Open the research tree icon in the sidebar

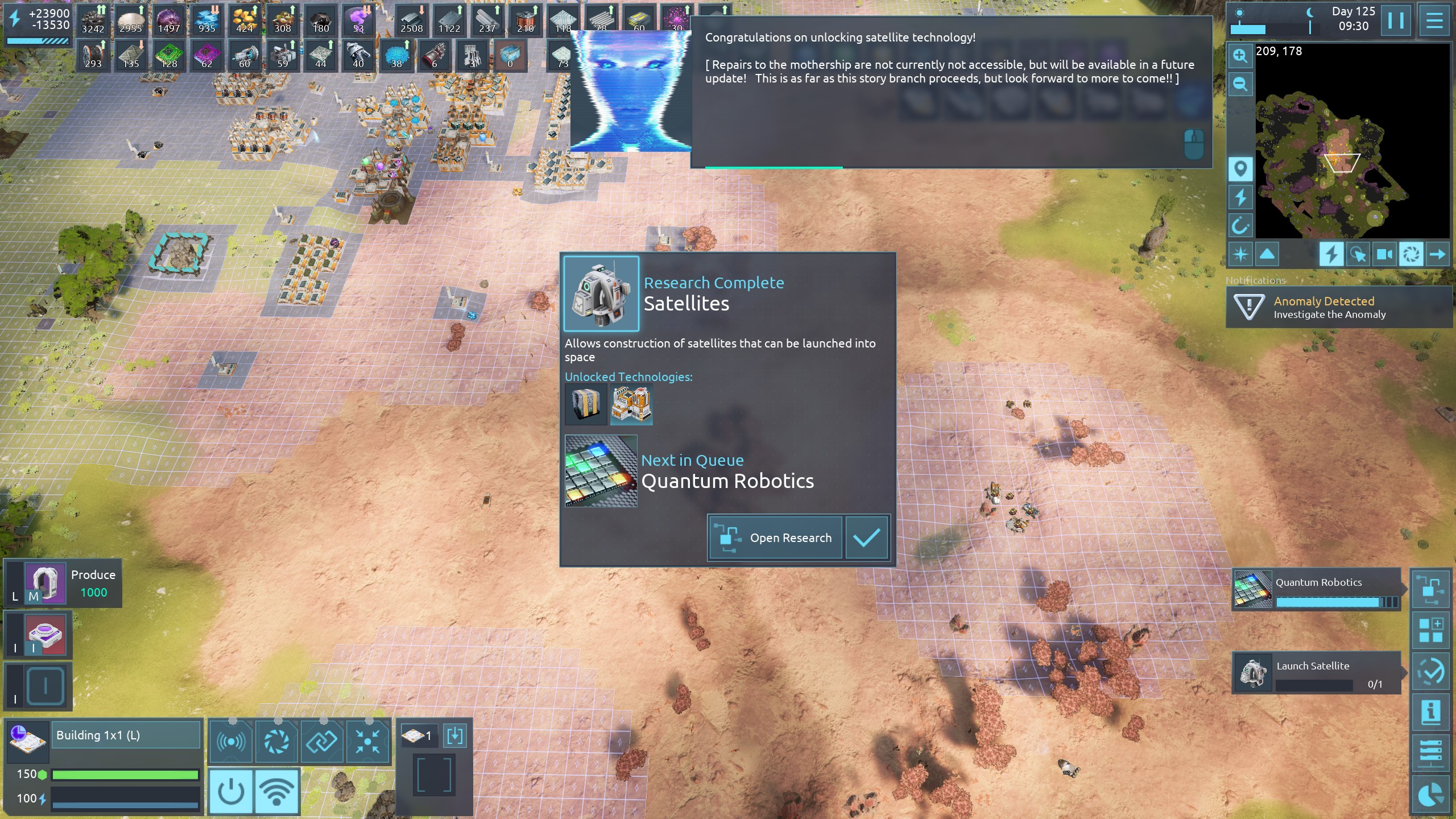[1430, 589]
